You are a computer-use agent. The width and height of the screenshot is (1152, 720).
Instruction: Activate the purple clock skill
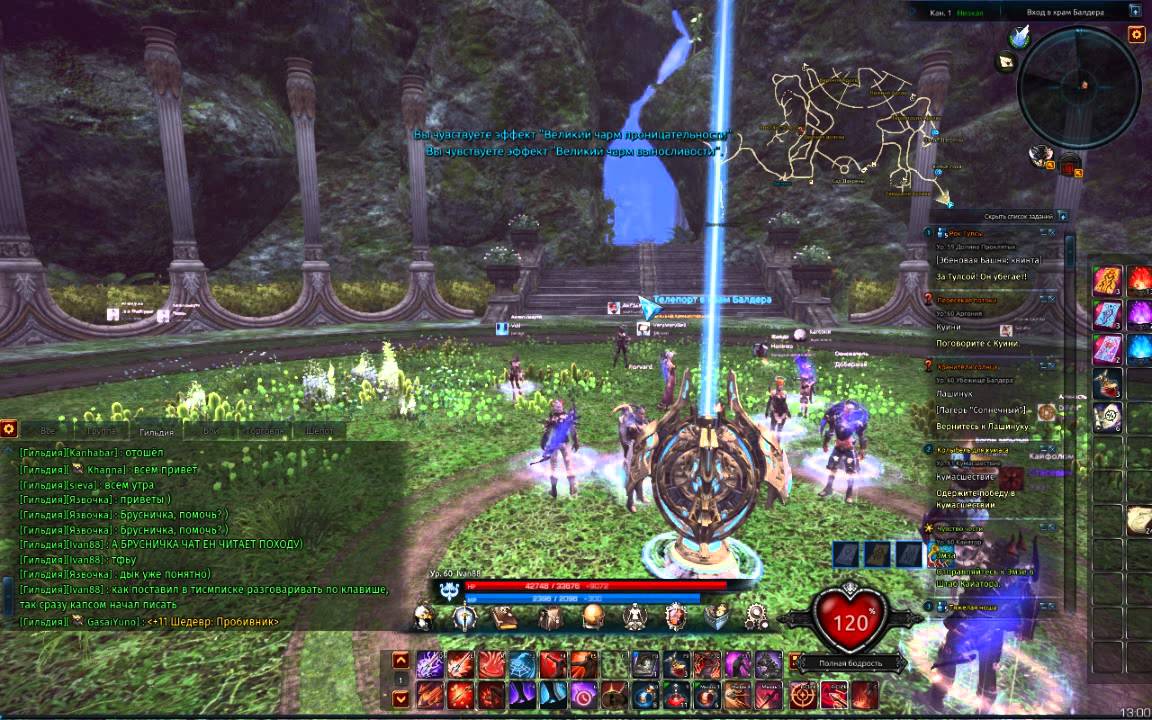[x=584, y=693]
